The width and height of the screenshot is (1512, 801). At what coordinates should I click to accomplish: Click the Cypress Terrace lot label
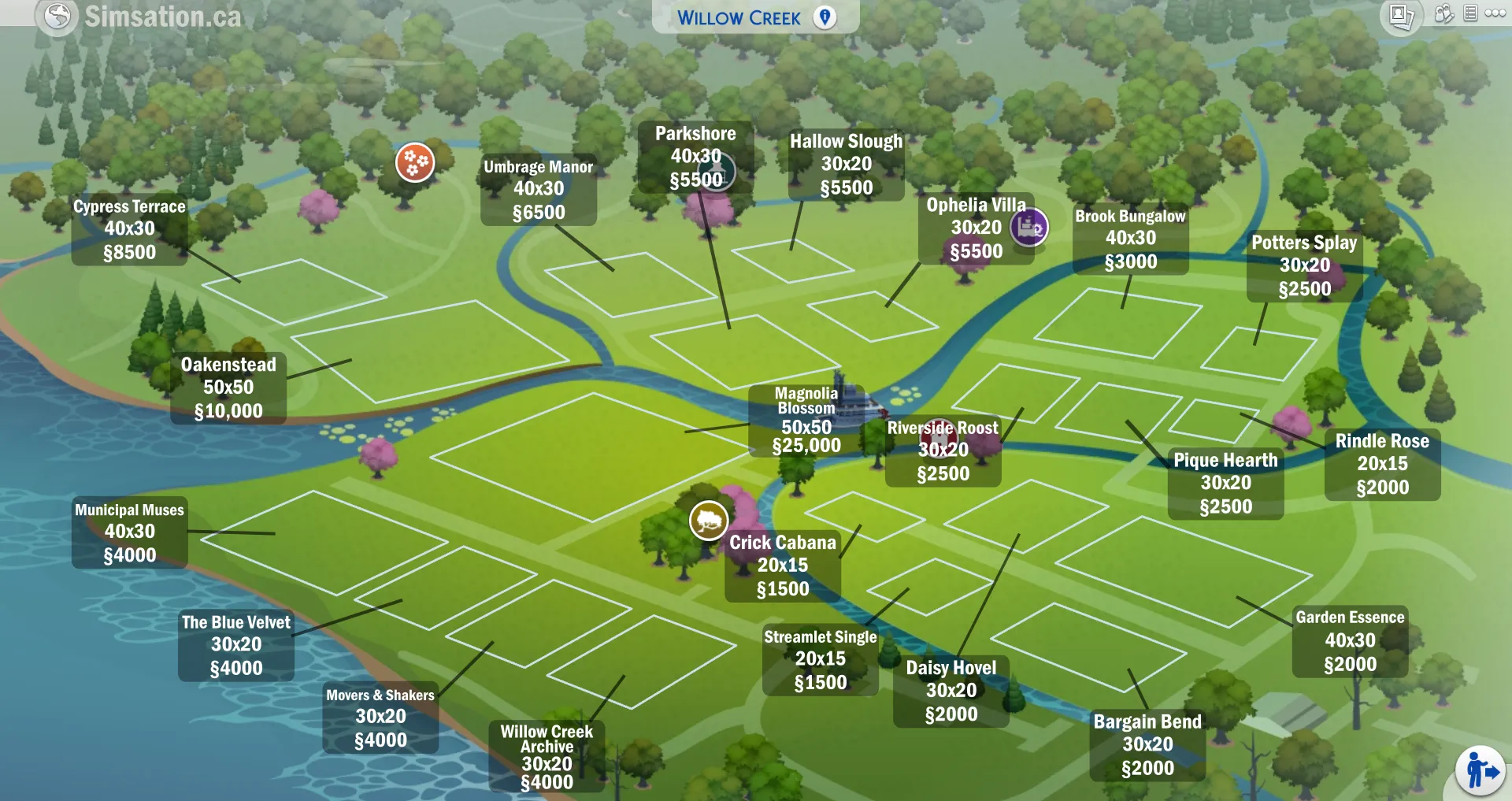click(x=128, y=229)
